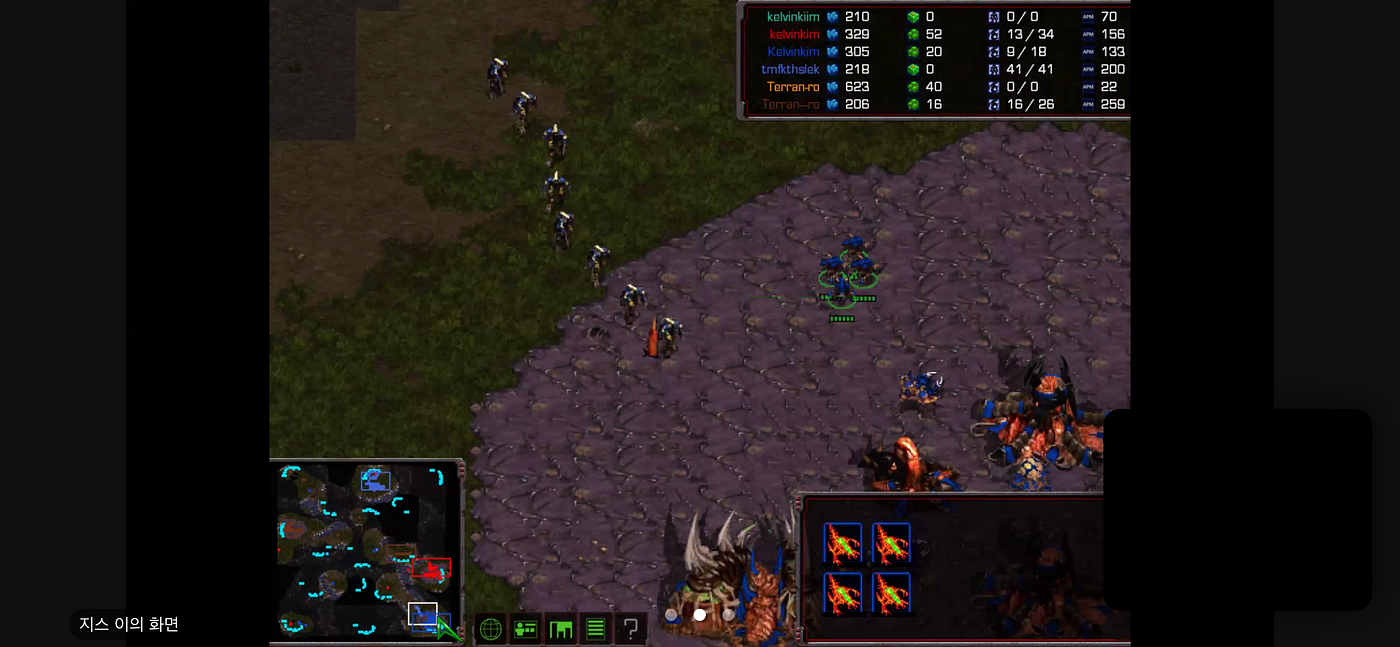Image resolution: width=1400 pixels, height=647 pixels.
Task: Open the green list-lines menu button
Action: pyautogui.click(x=596, y=629)
